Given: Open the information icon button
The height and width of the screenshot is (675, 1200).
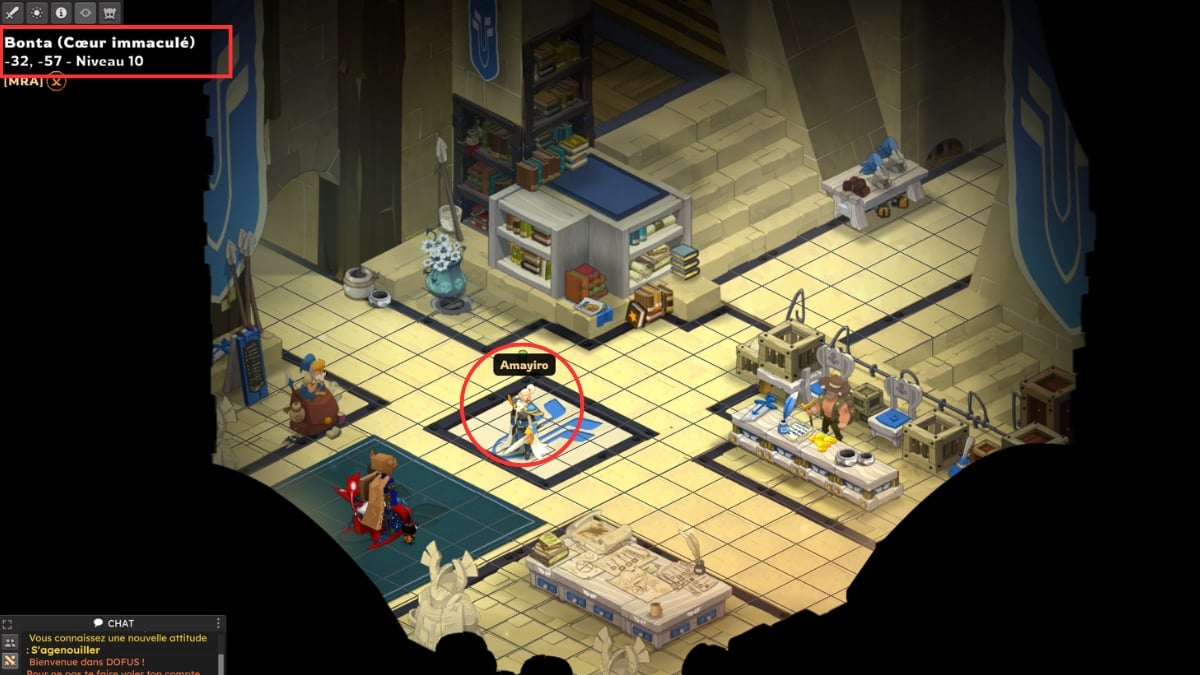Looking at the screenshot, I should [x=60, y=13].
